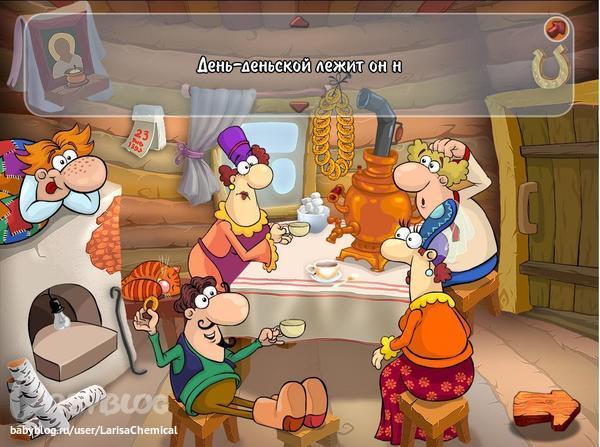Select the golden horseshoe icon
Image resolution: width=600 pixels, height=447 pixels.
point(549,66)
